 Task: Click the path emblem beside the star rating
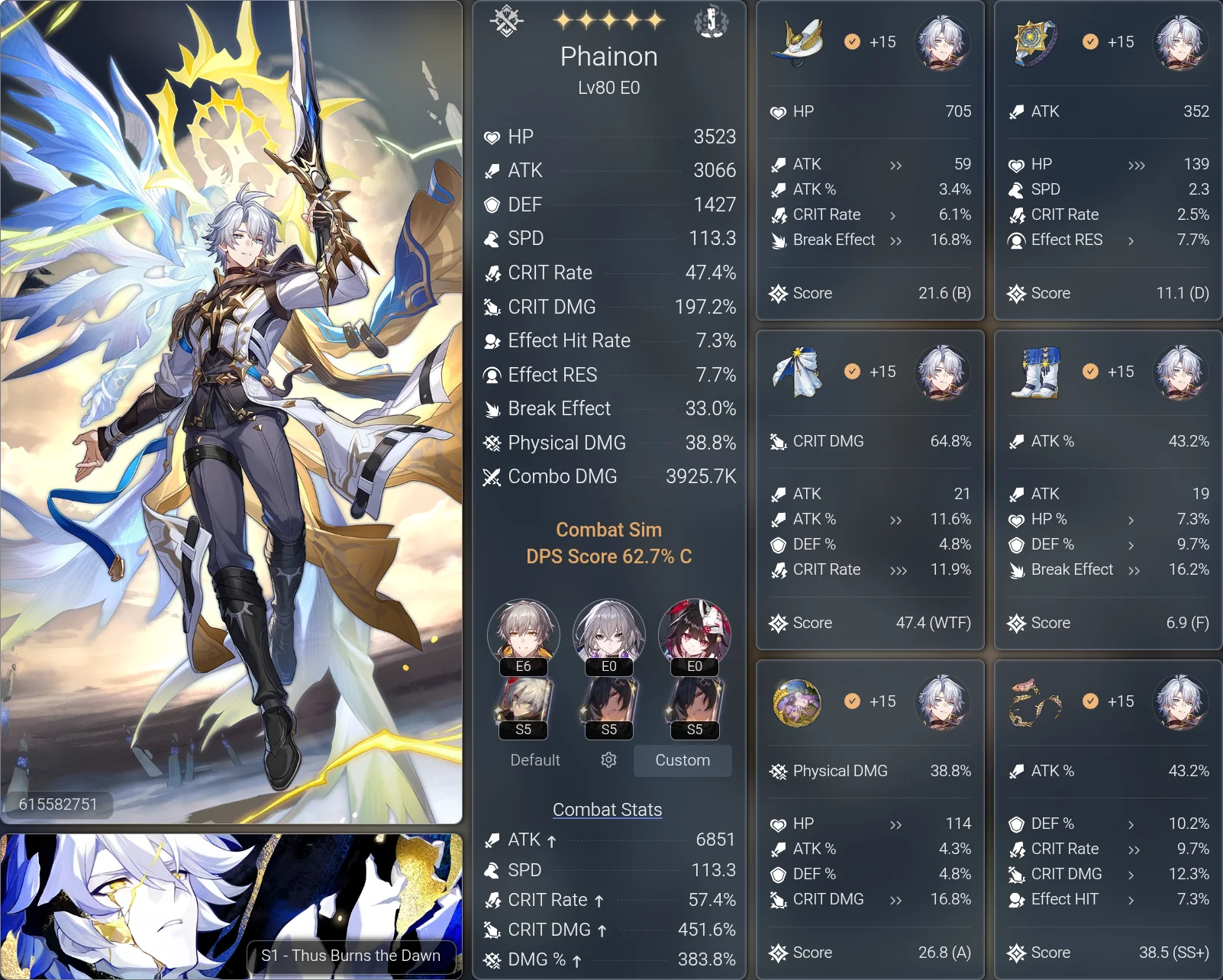[x=507, y=21]
